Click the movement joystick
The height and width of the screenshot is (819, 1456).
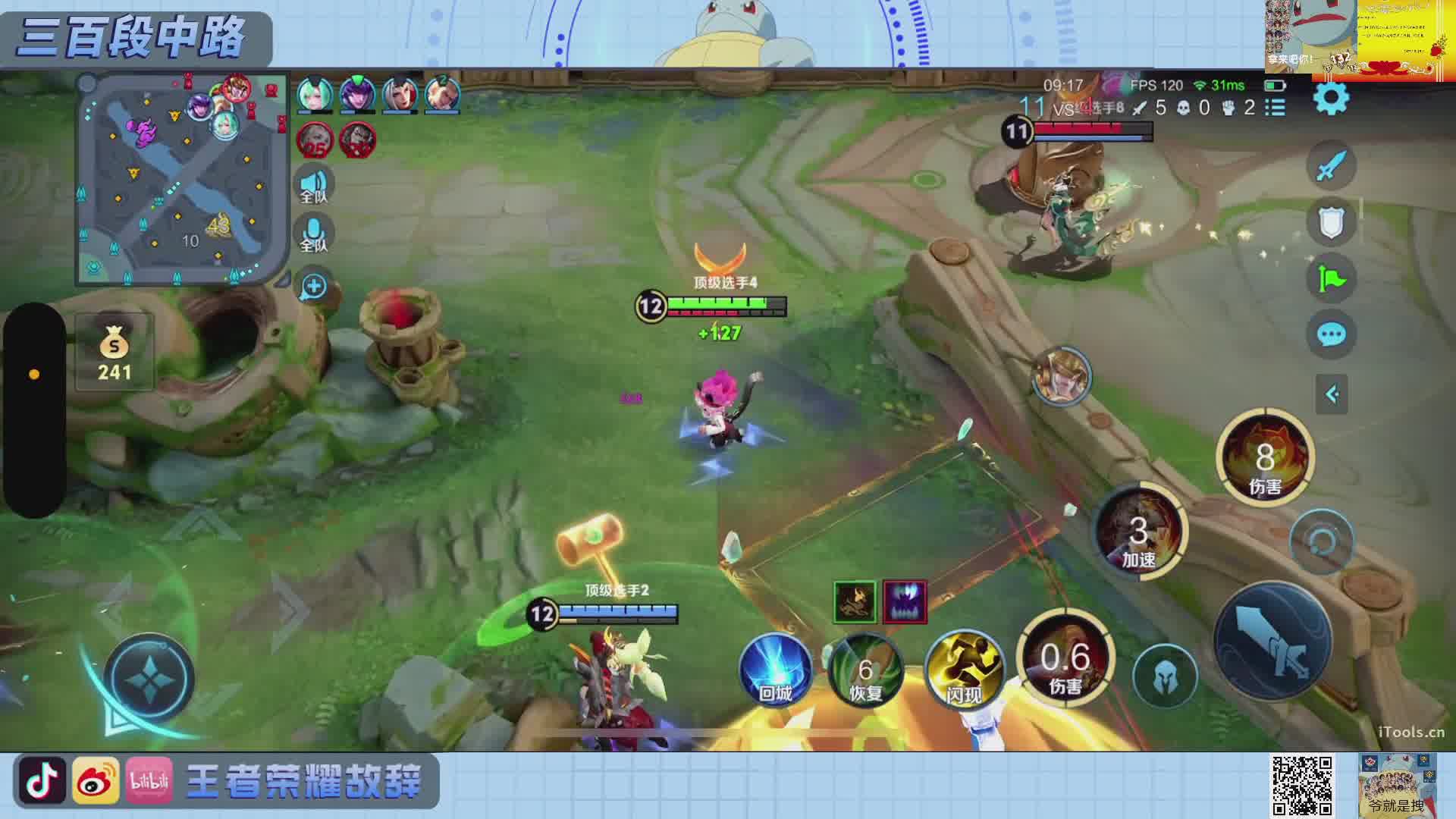(x=149, y=677)
